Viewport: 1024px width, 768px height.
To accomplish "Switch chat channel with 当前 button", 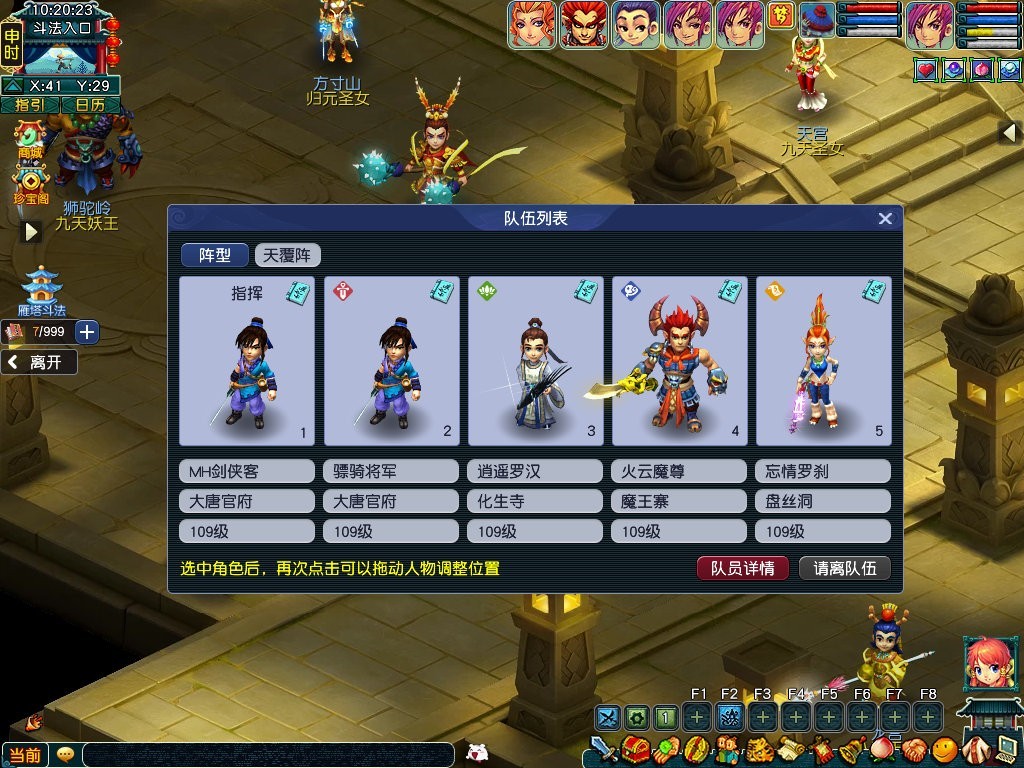I will click(x=25, y=755).
